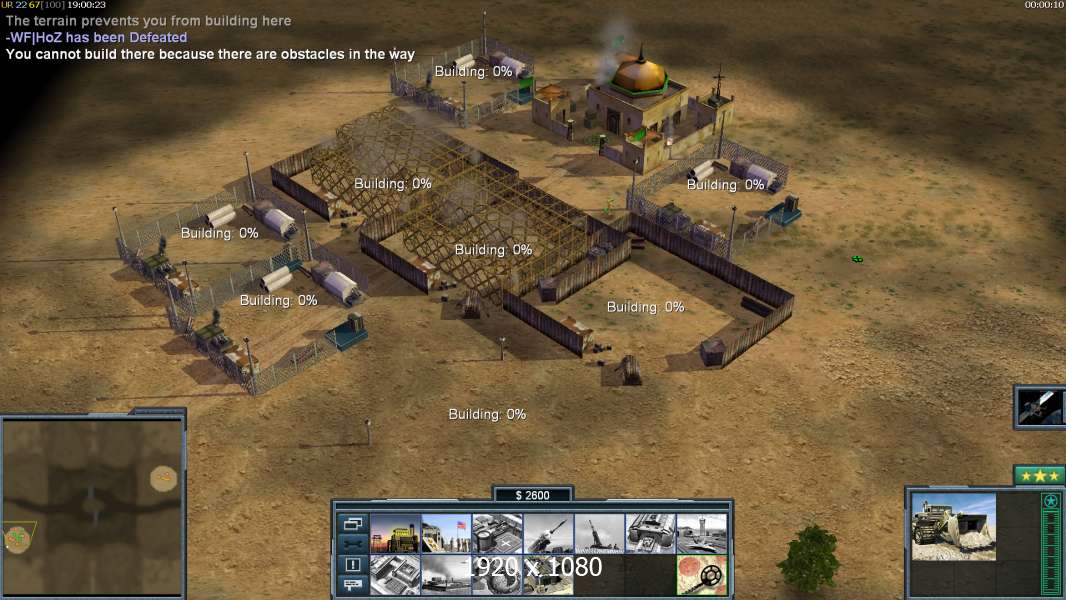Choose the upright cannon defense build icon
1066x600 pixels.
599,534
